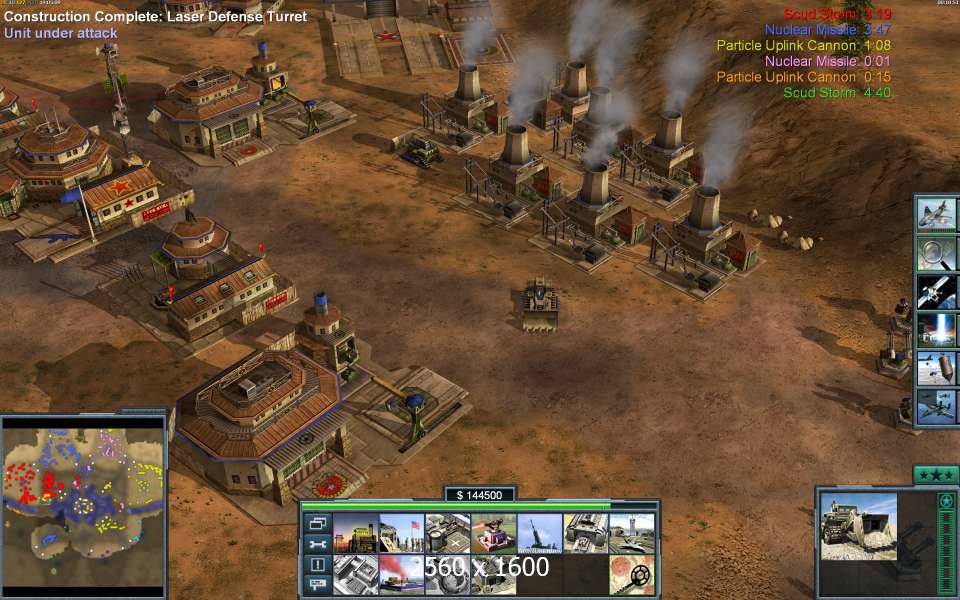Call the Paradrop parachute power
Screen dimensions: 960x600
(x=938, y=368)
